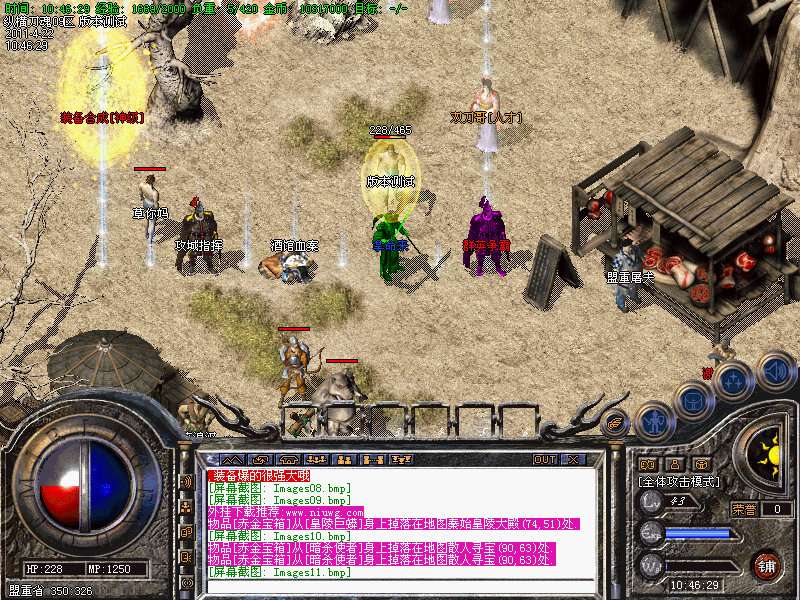Close the chat panel with X button
This screenshot has height=600, width=800.
tap(574, 460)
